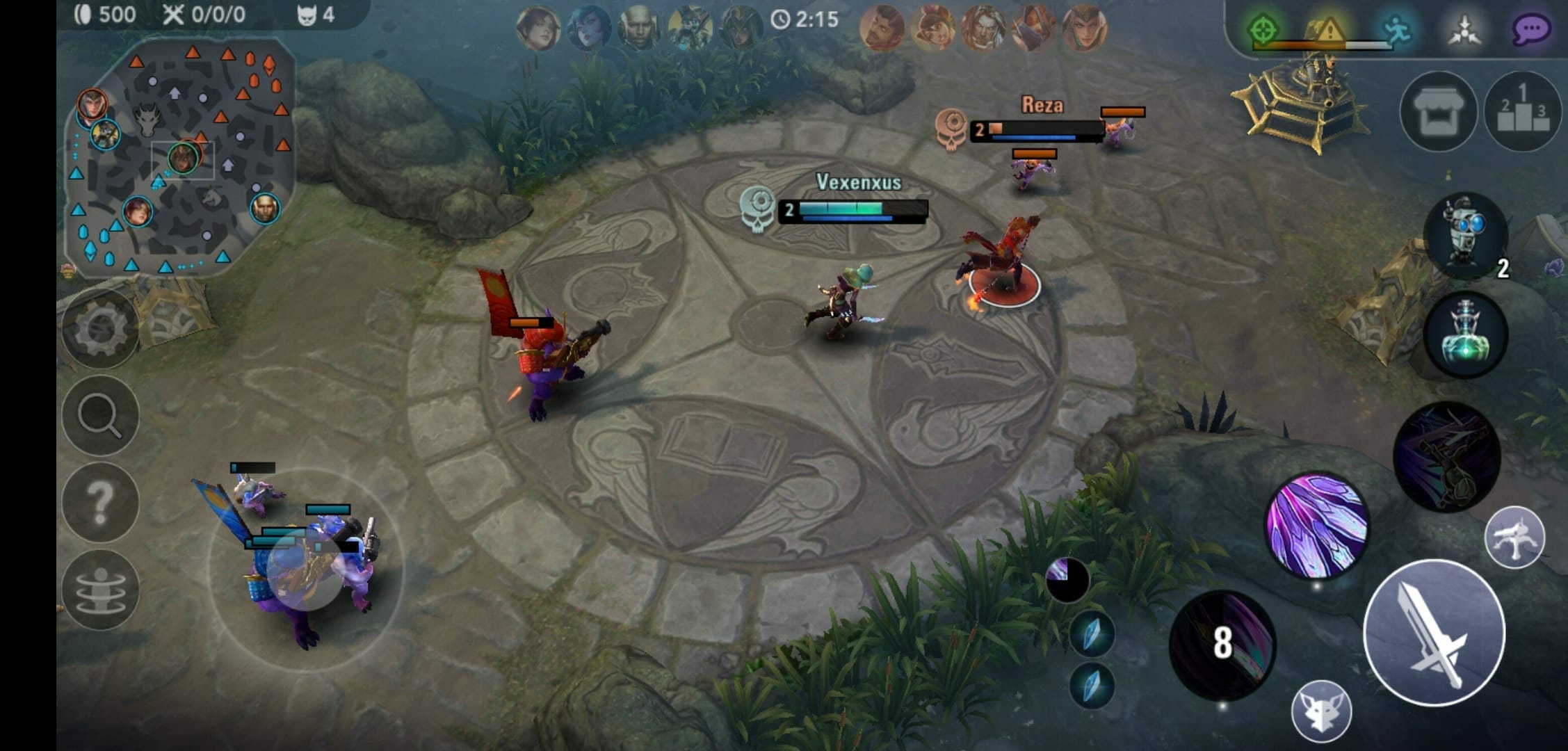1568x751 pixels.
Task: Cast the purple crystal shard ability
Action: 1316,526
